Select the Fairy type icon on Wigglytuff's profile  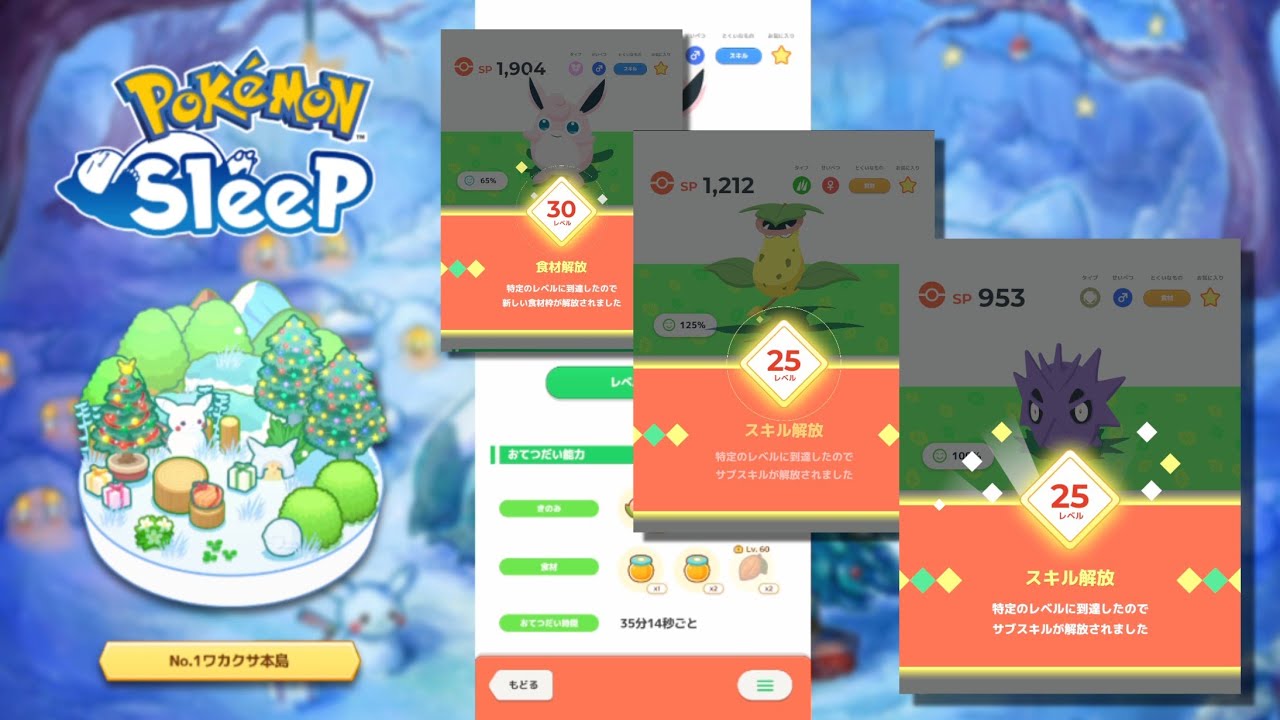[x=574, y=68]
